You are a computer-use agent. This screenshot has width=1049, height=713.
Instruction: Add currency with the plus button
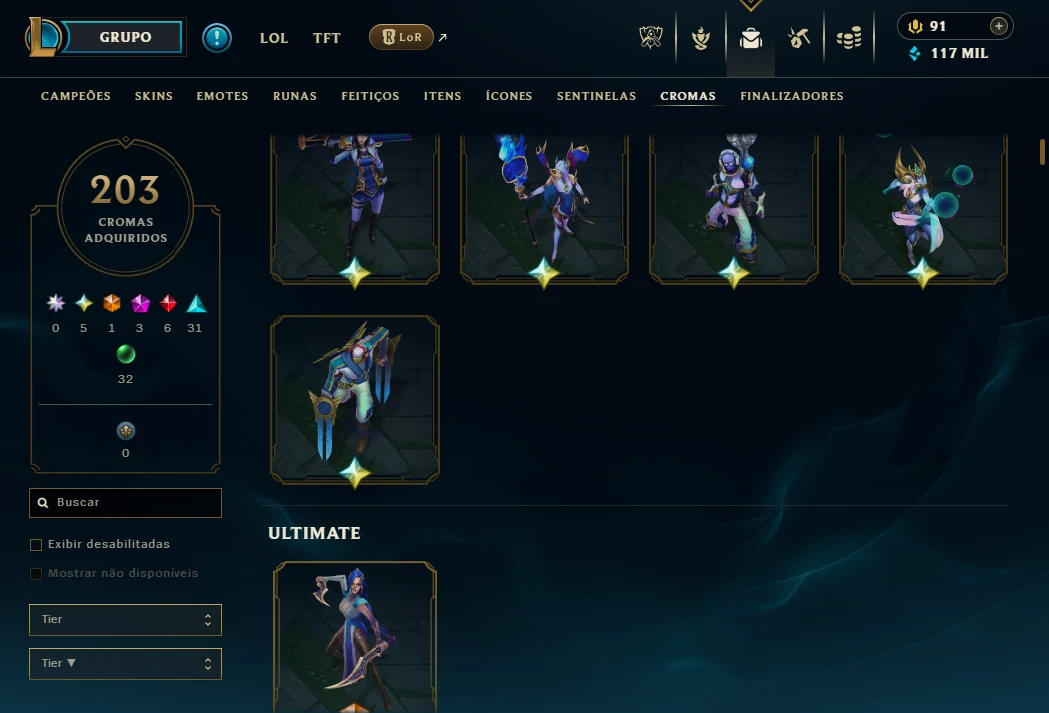(x=998, y=27)
